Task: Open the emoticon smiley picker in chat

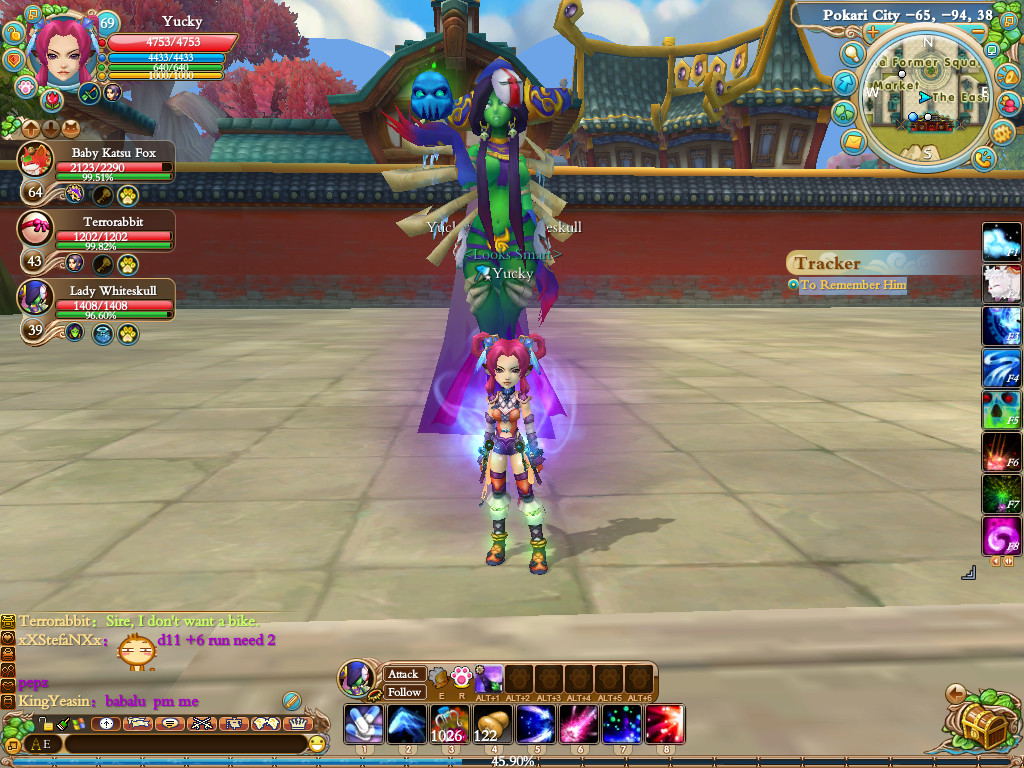Action: [317, 744]
